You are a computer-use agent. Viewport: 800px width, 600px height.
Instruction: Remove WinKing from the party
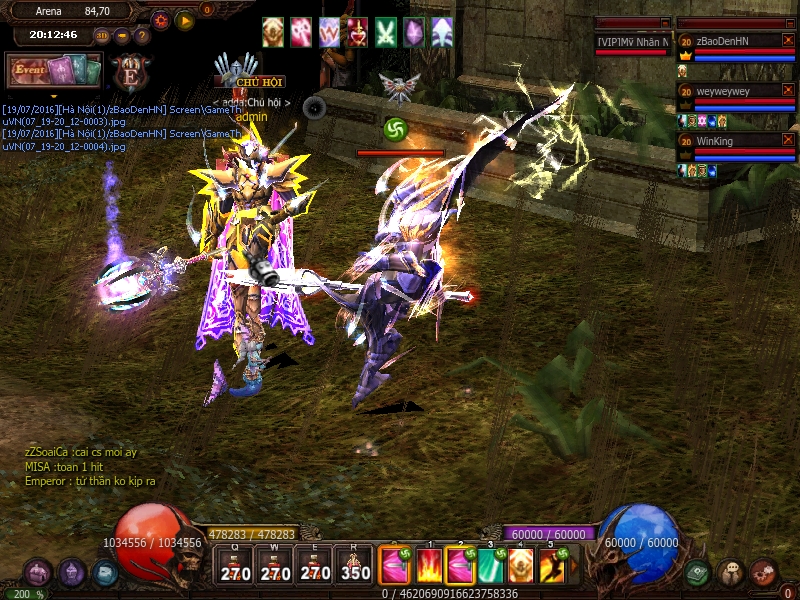pyautogui.click(x=788, y=141)
